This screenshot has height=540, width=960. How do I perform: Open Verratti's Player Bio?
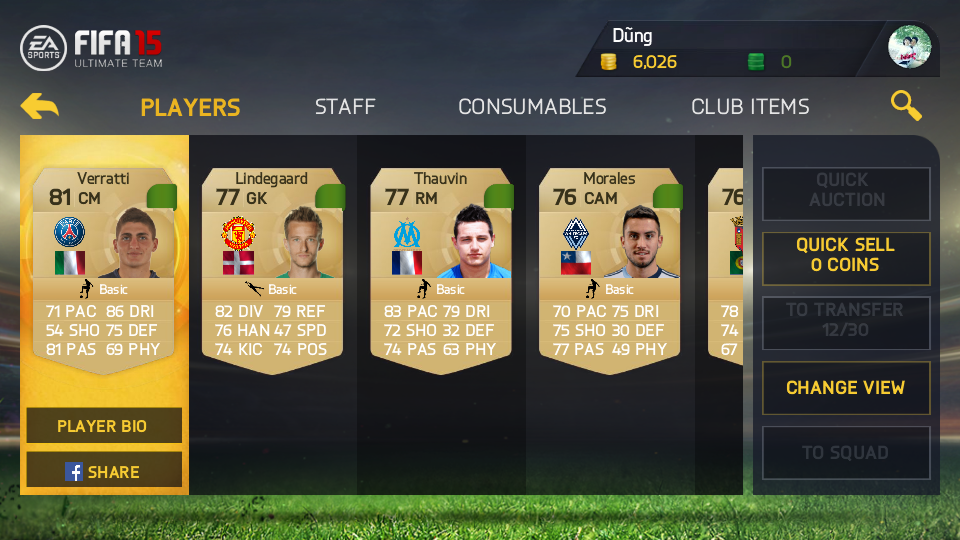[103, 426]
